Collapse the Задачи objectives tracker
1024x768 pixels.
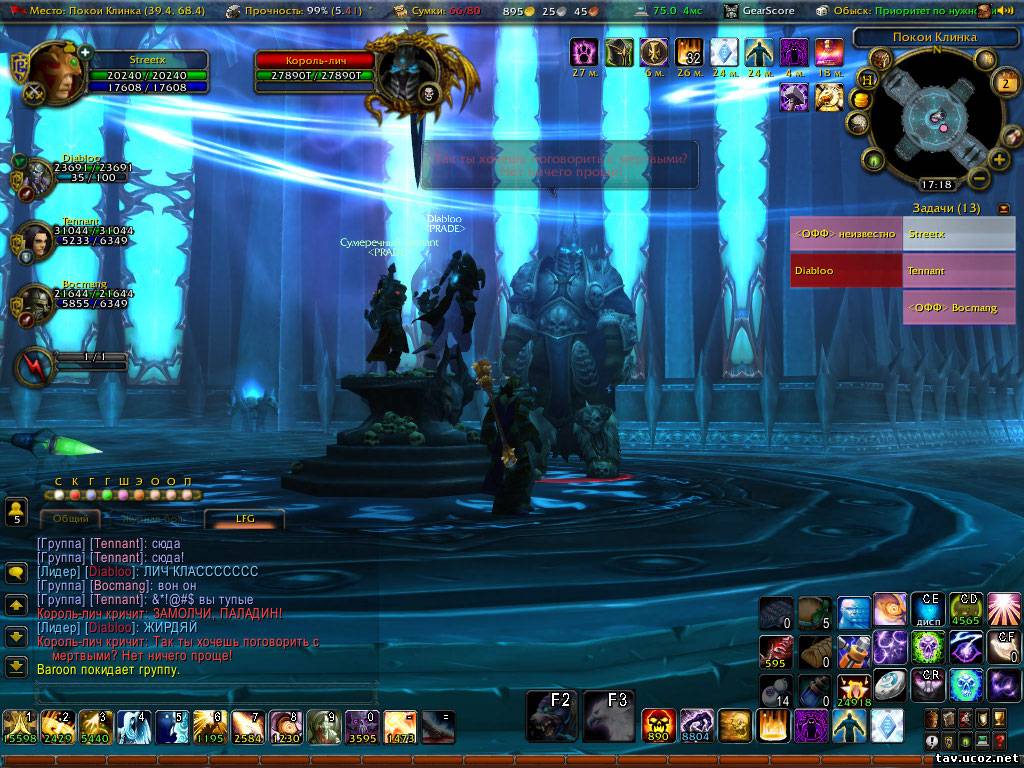[x=1004, y=208]
